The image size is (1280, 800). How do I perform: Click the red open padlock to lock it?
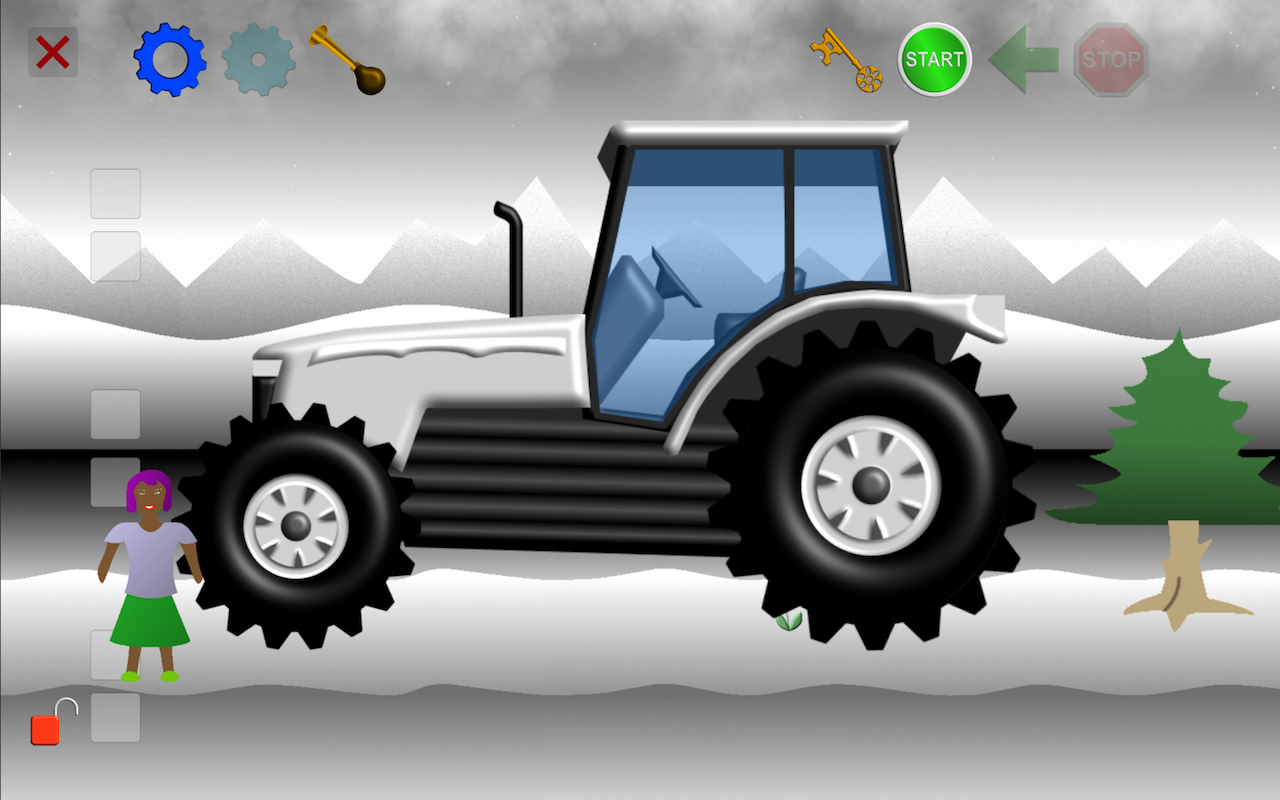coord(44,730)
